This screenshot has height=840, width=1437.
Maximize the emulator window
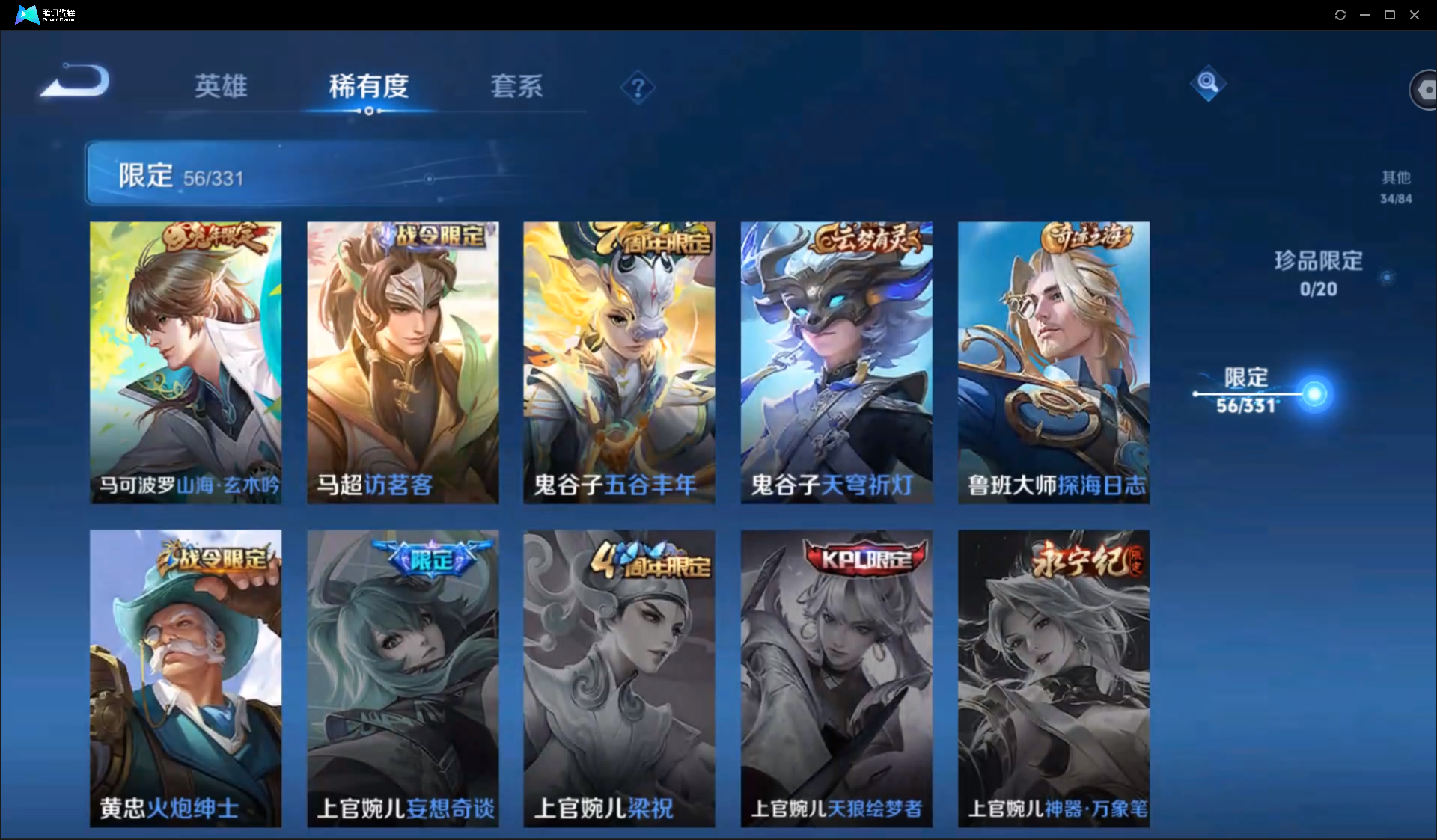(x=1390, y=15)
